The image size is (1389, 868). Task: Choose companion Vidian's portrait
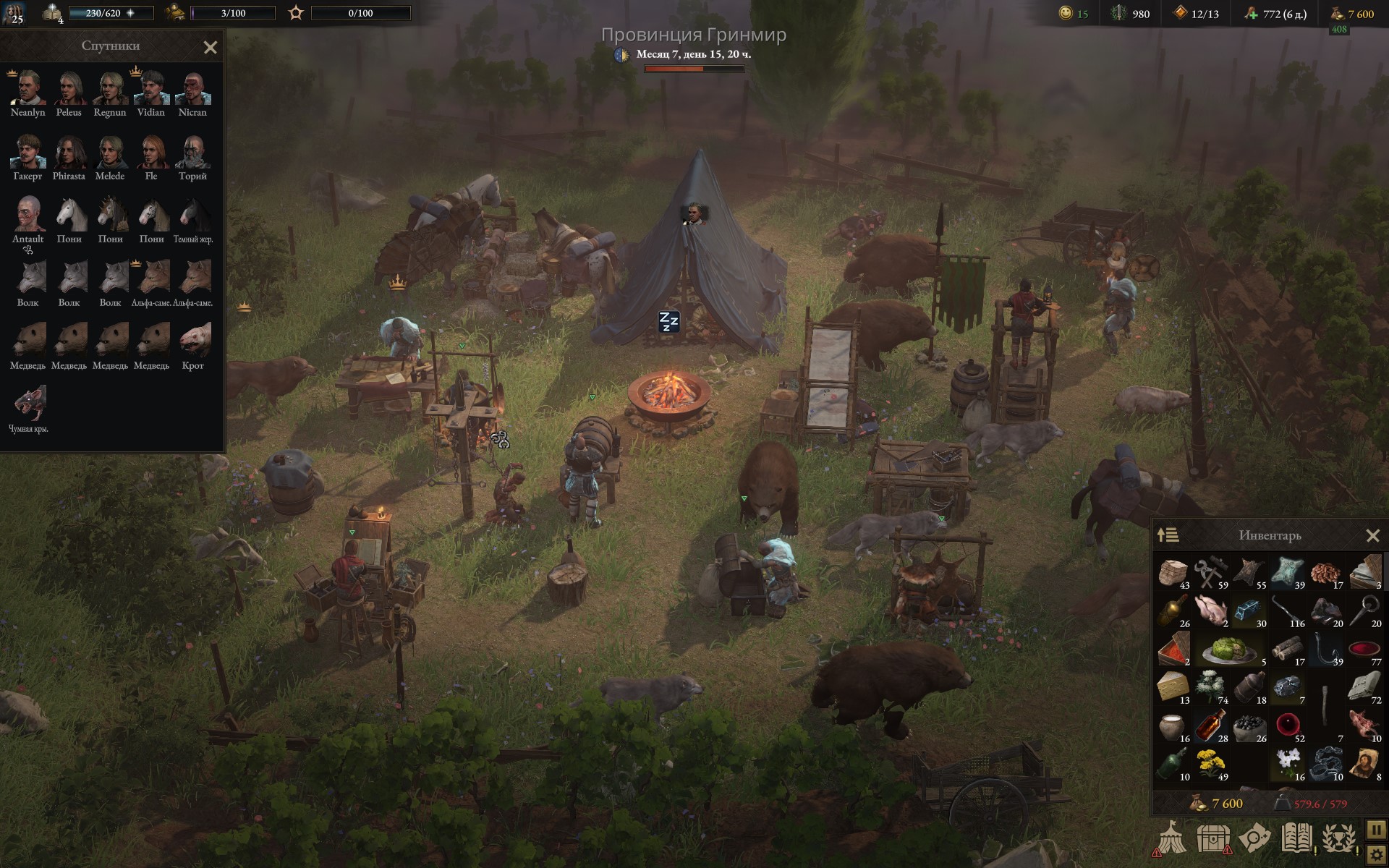(151, 88)
